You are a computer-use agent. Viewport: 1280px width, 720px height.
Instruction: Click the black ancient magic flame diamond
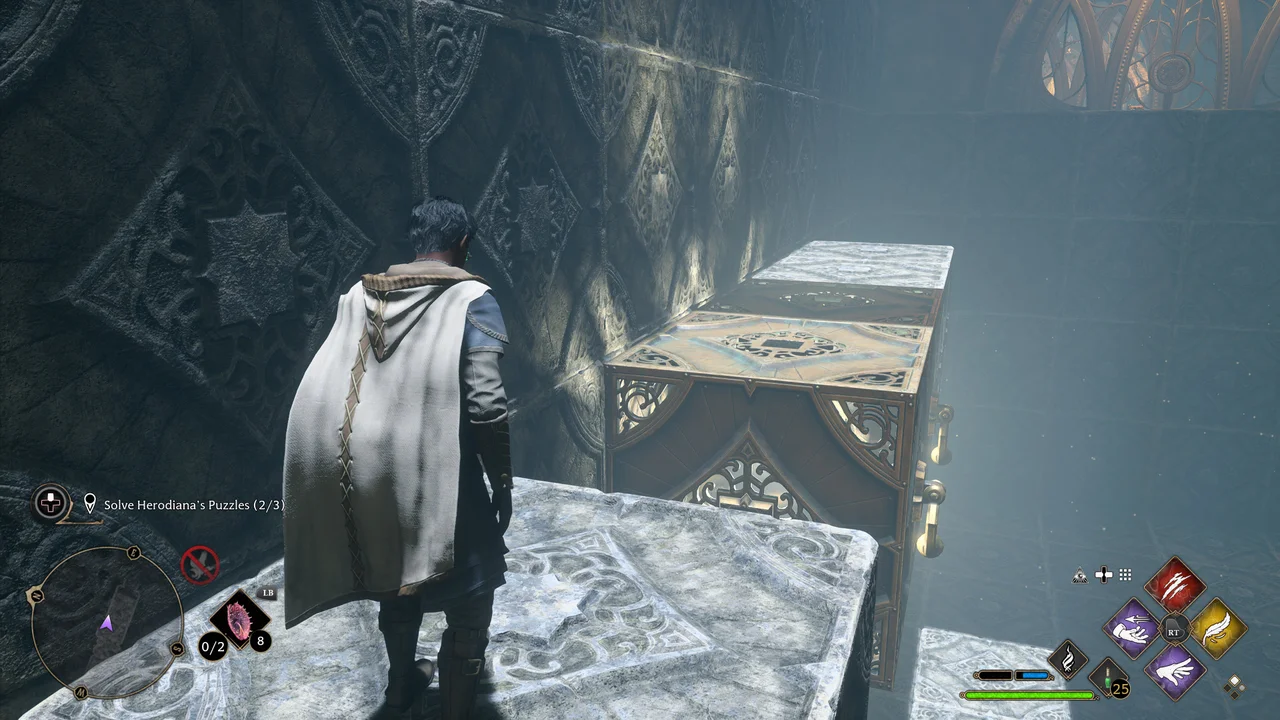tap(1068, 658)
